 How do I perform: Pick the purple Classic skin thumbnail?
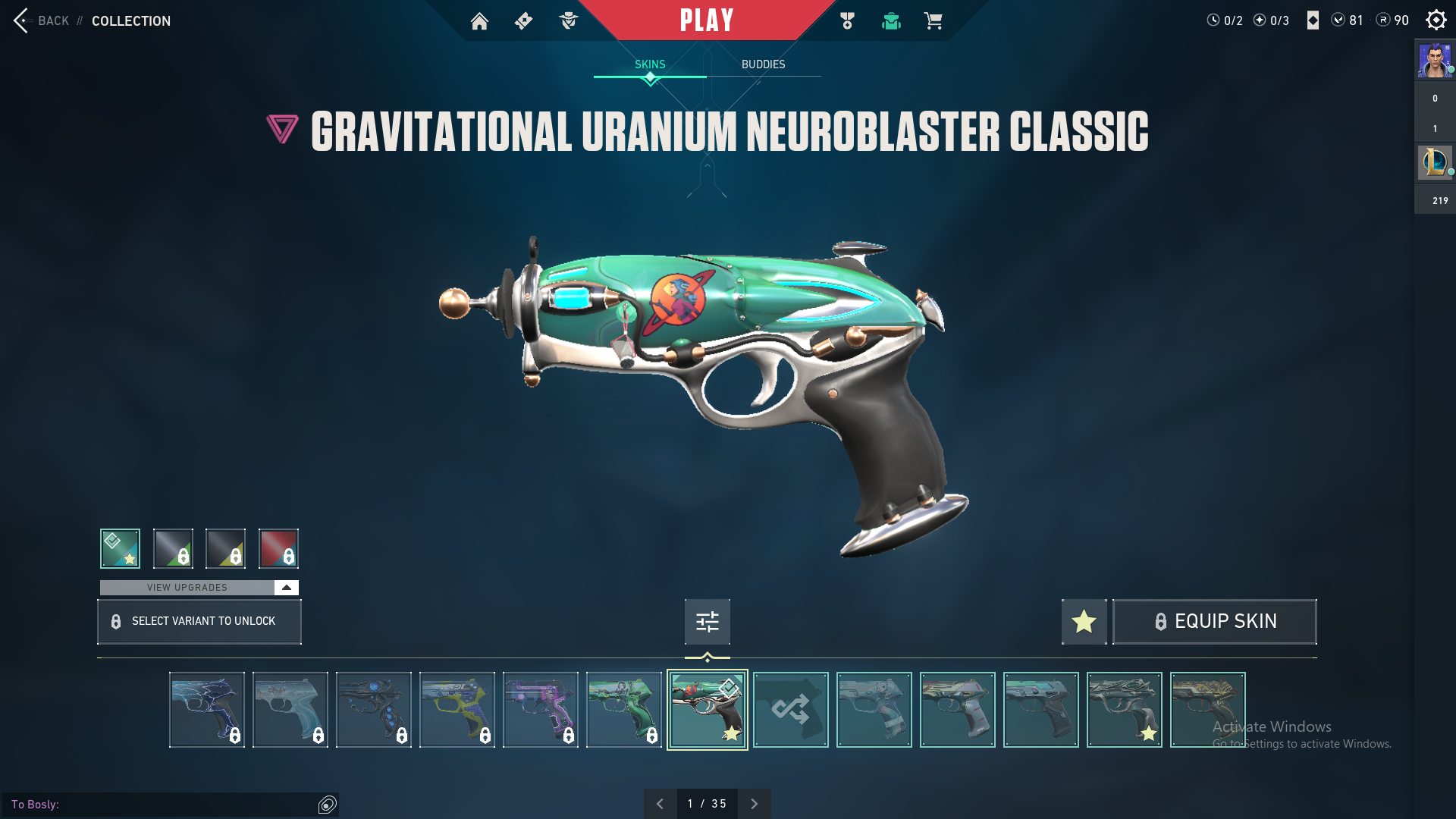pos(540,710)
